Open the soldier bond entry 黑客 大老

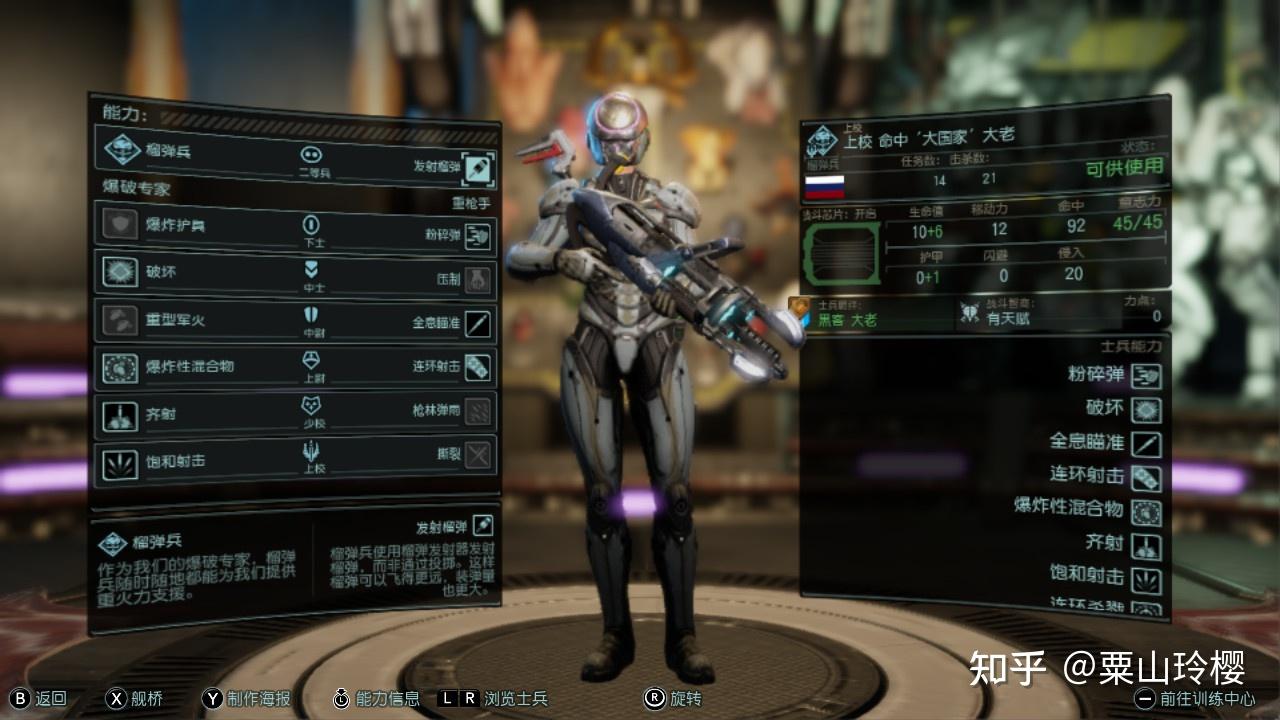click(x=848, y=319)
